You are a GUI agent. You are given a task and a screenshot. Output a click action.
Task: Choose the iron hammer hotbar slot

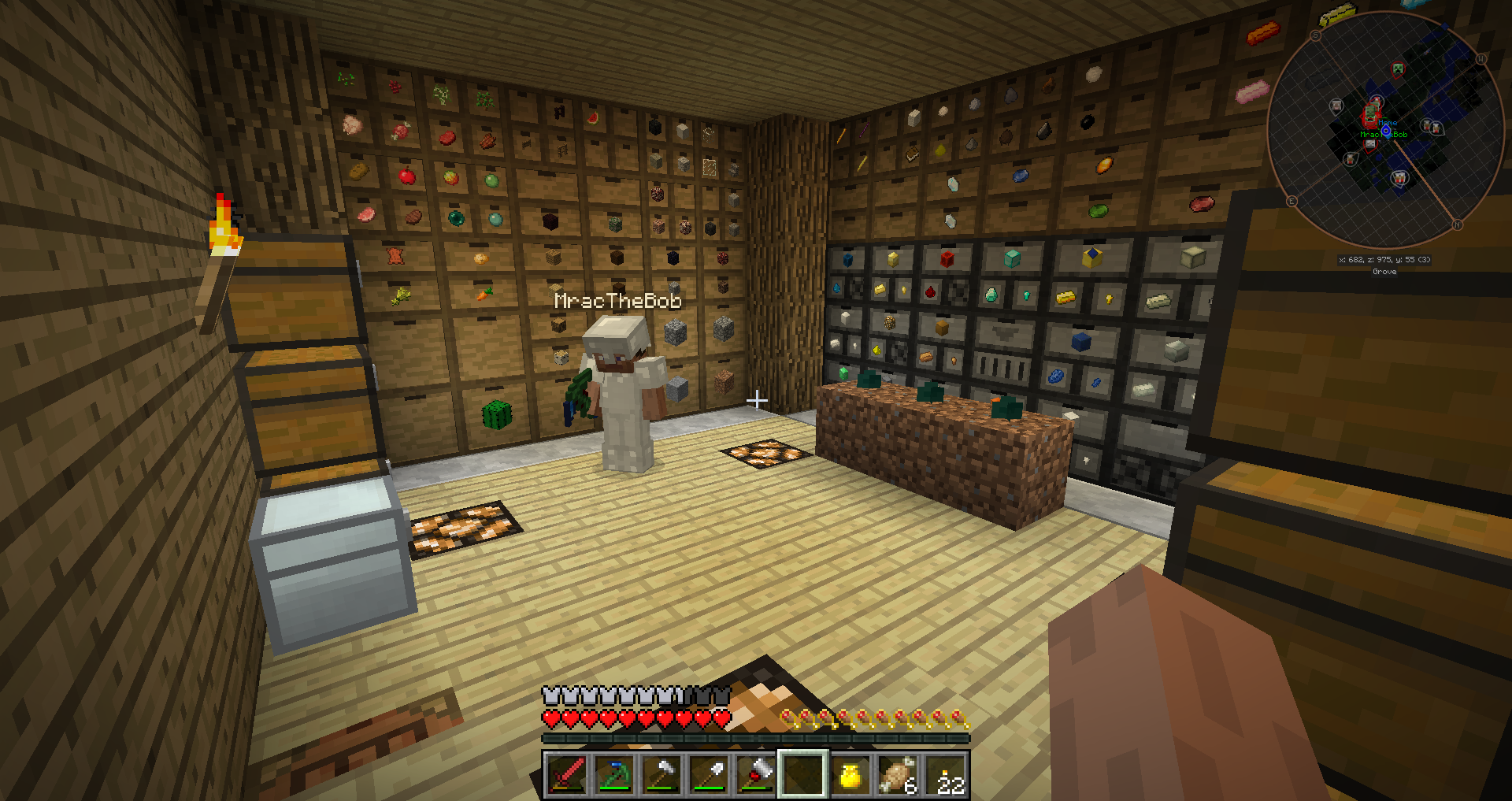(661, 774)
